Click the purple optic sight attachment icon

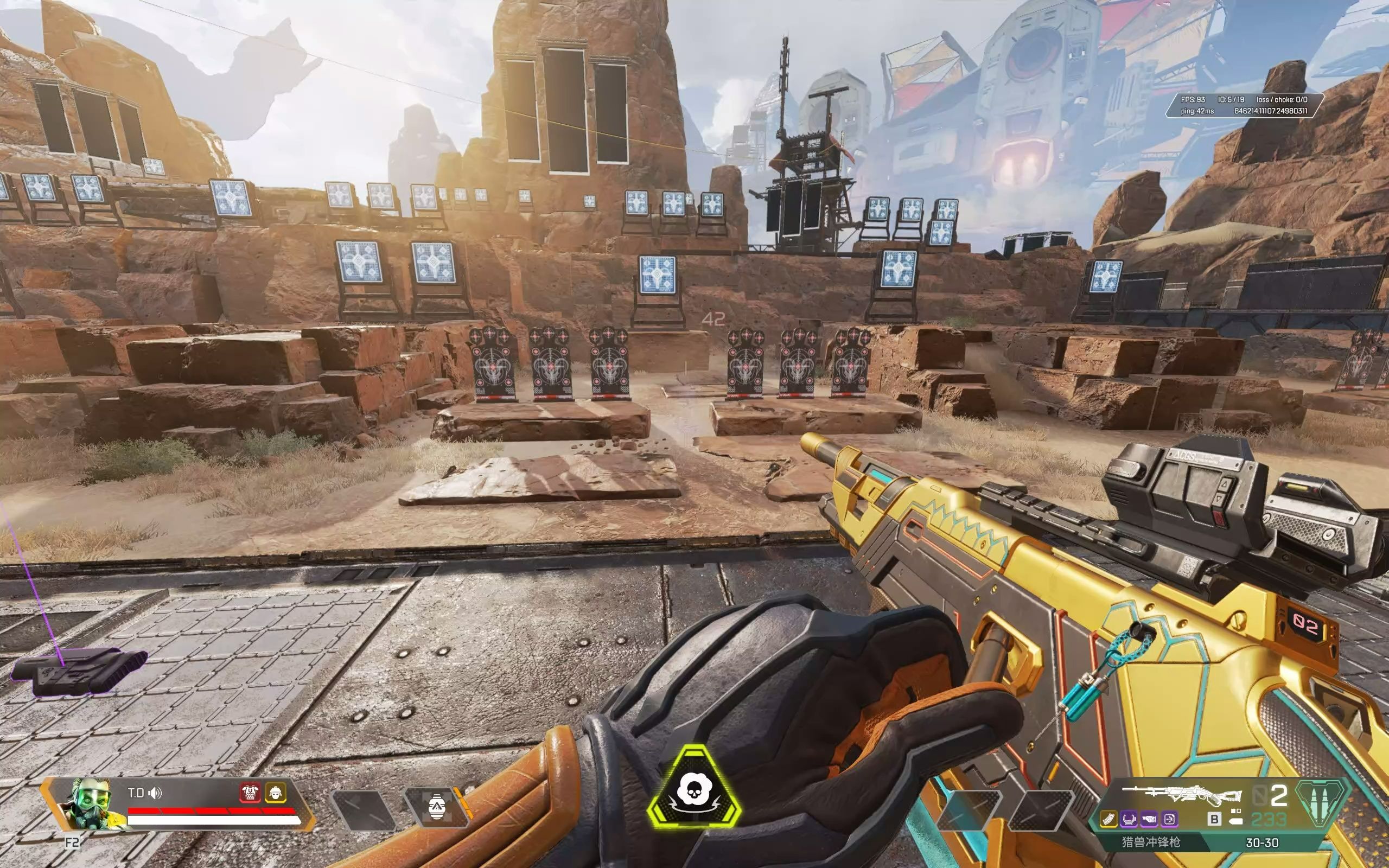point(1129,819)
